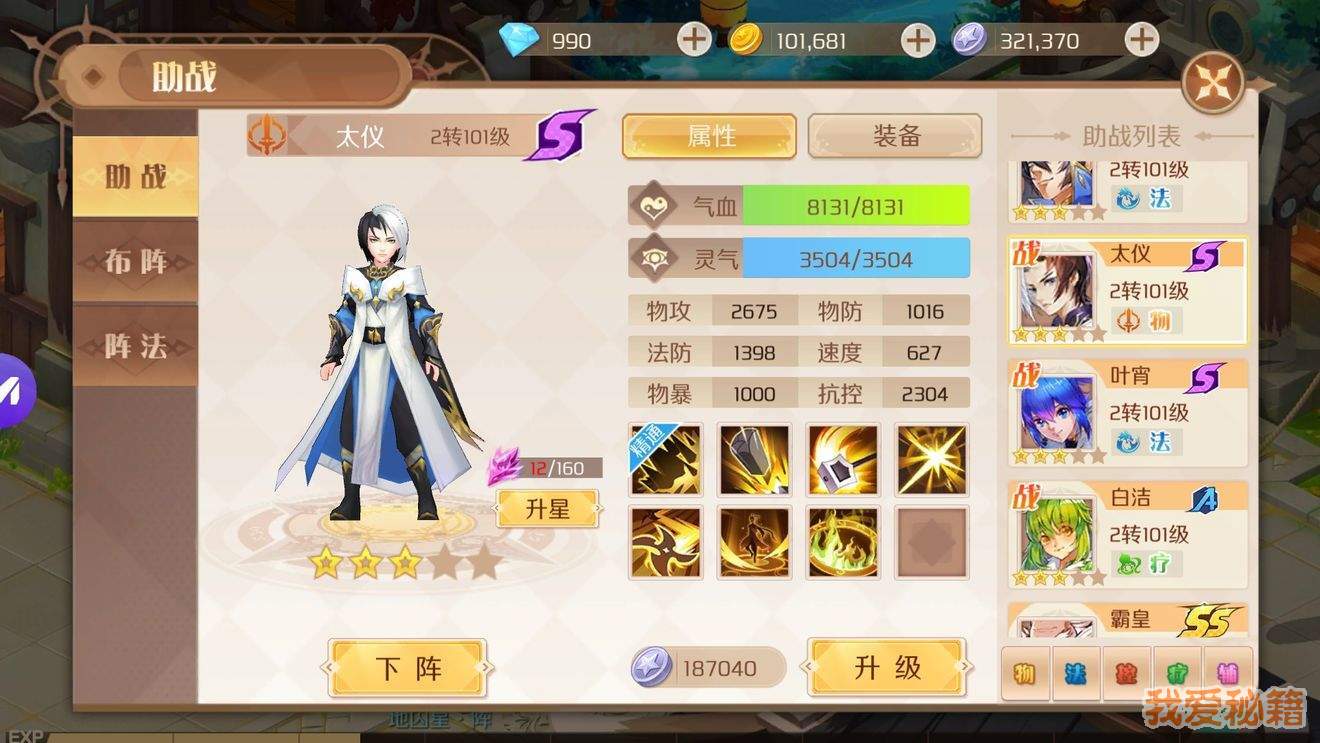Inspect the shuriken skill icon
Viewport: 1320px width, 743px height.
[x=666, y=543]
